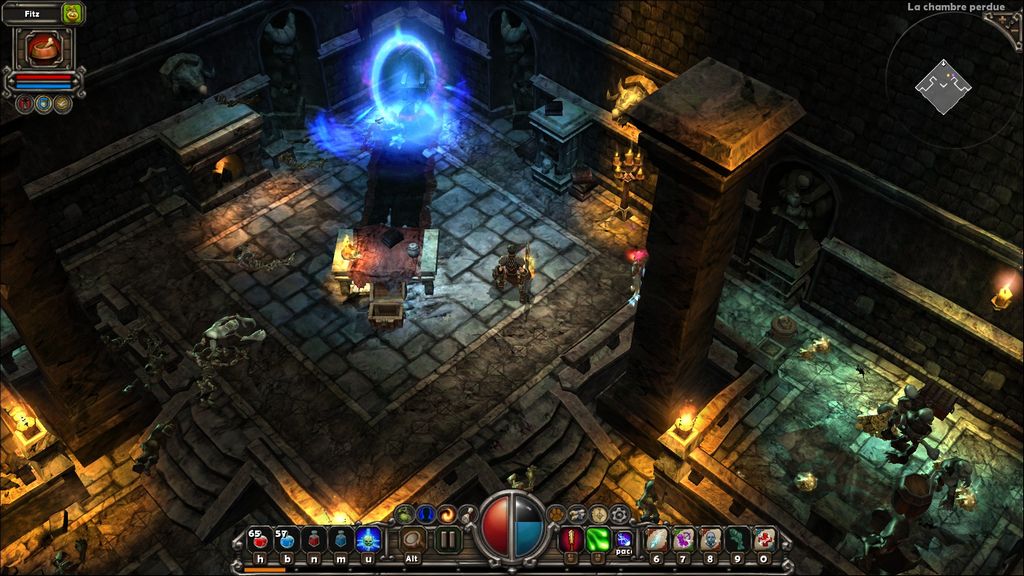Viewport: 1024px width, 576px height.
Task: Select the green skill slot
Action: click(x=598, y=540)
